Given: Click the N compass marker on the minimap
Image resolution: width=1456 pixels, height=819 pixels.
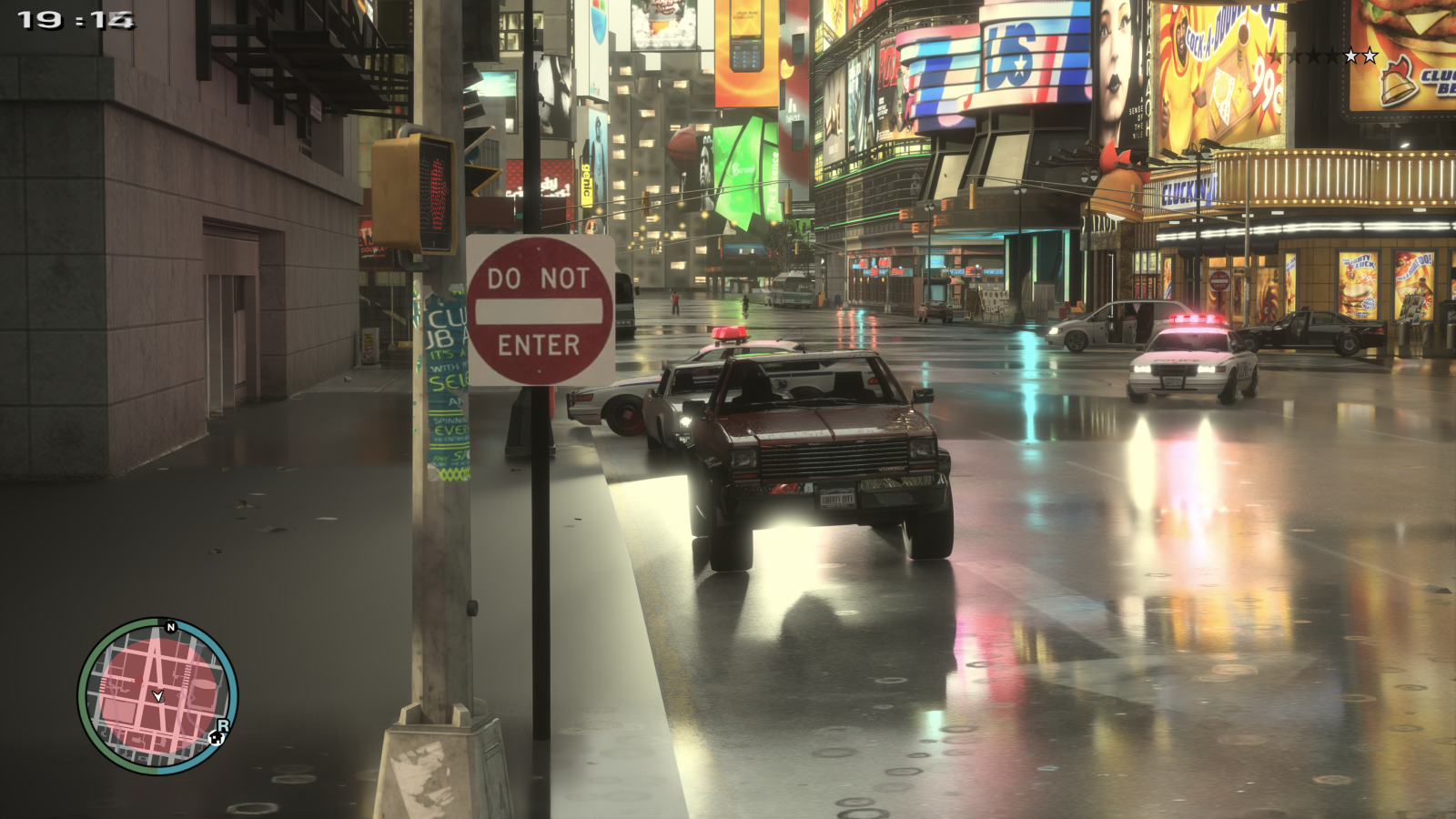Looking at the screenshot, I should pos(170,627).
